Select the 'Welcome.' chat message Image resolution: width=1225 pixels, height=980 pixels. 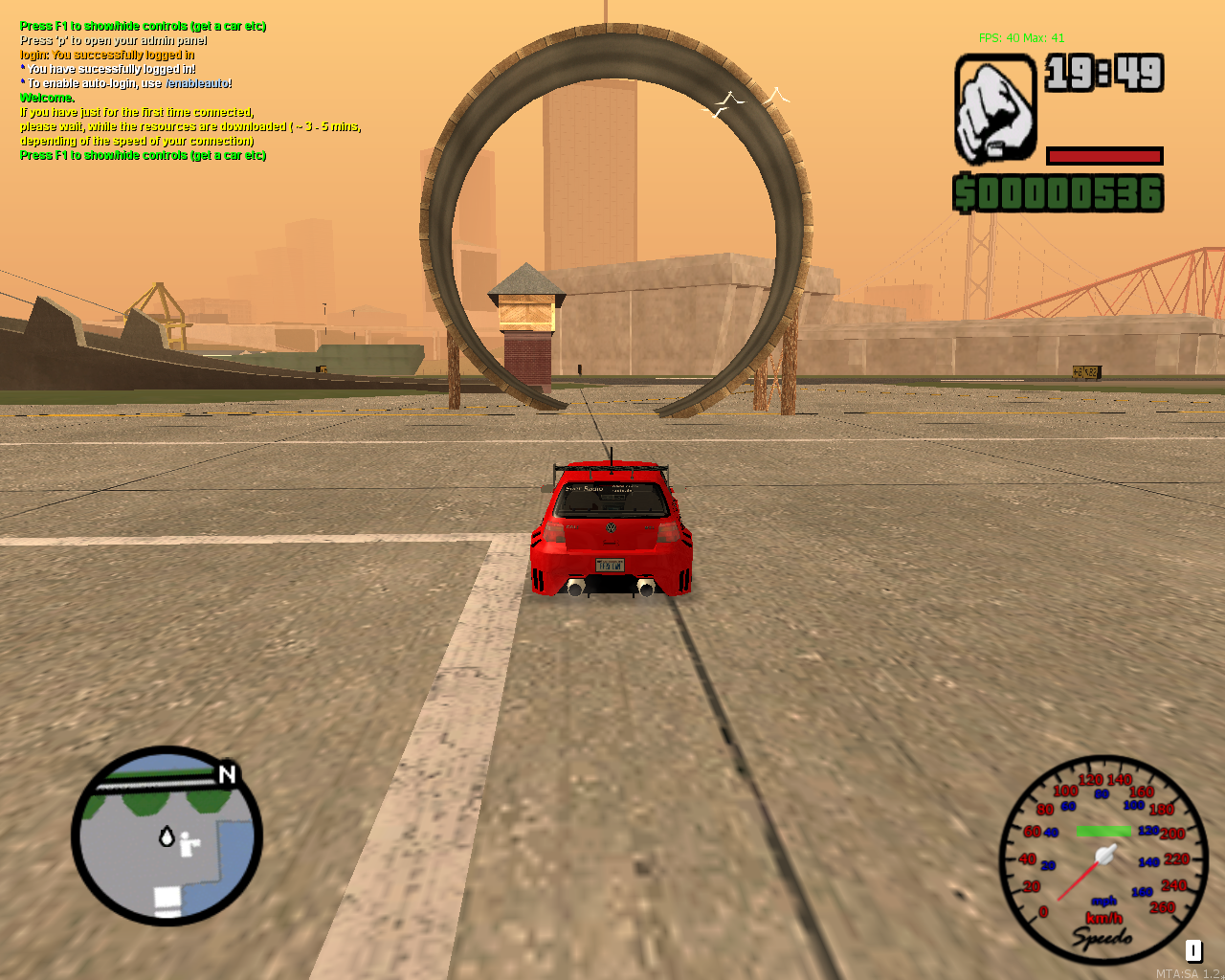tap(46, 98)
